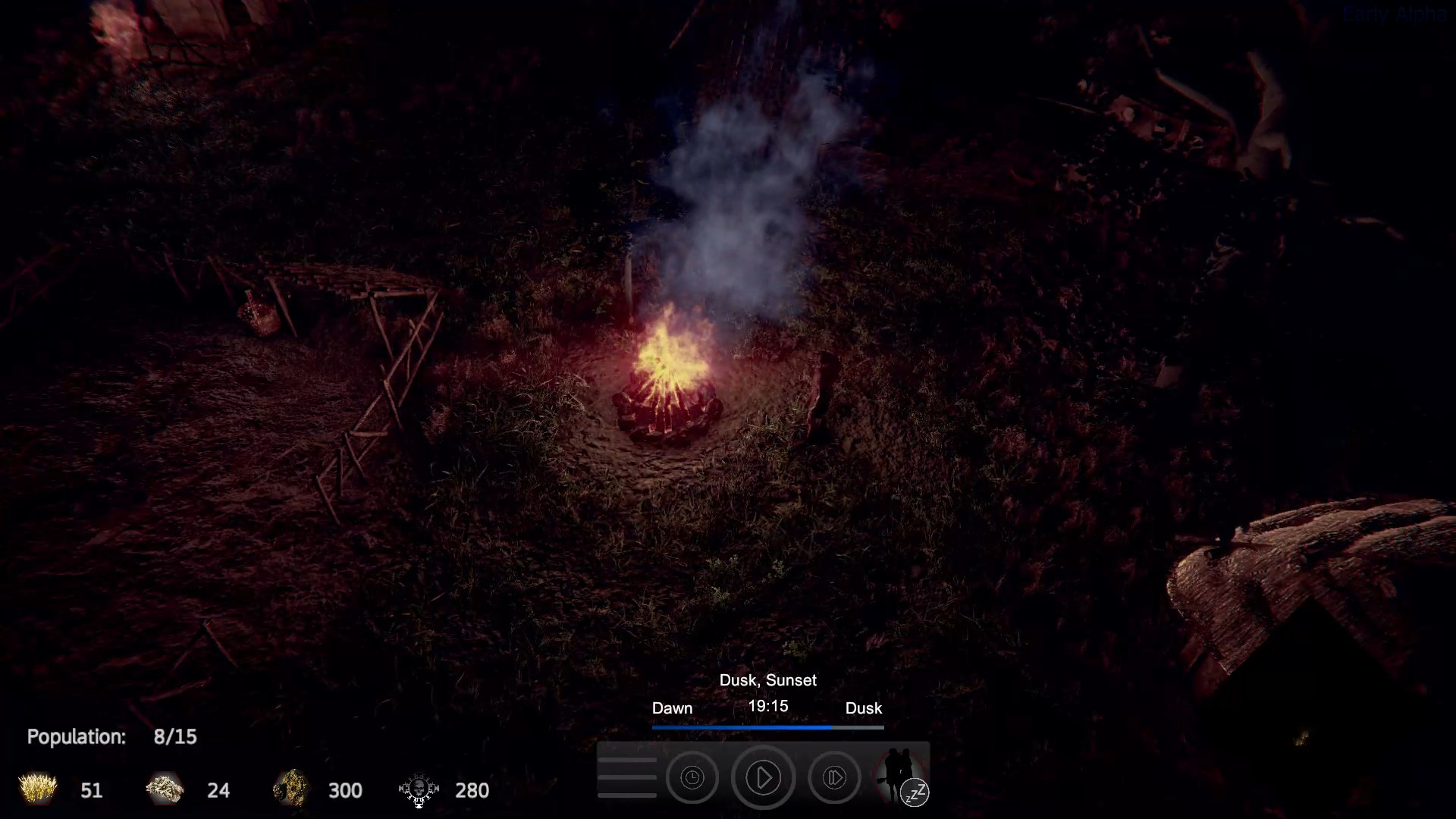1456x819 pixels.
Task: Open the Dusk time setting
Action: [x=864, y=708]
